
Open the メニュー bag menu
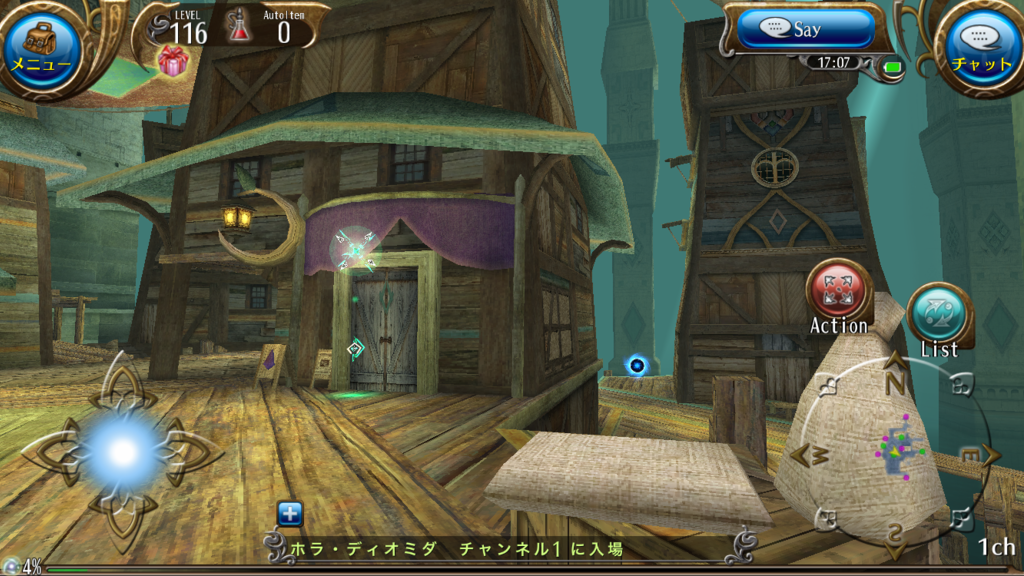[41, 46]
